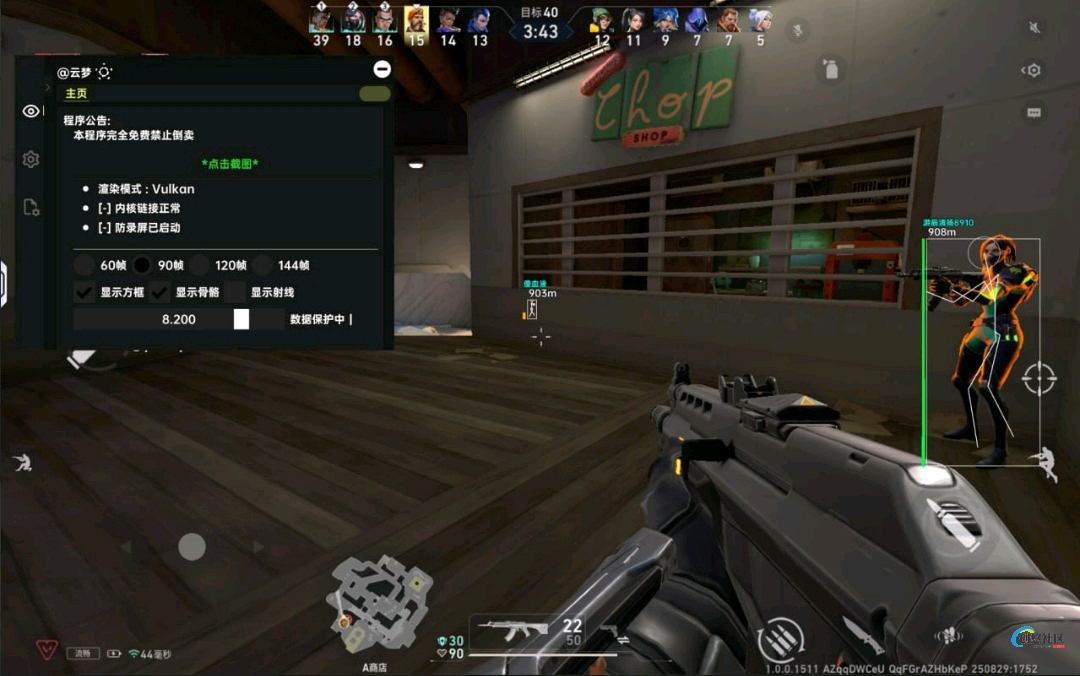This screenshot has width=1080, height=676.
Task: Toggle the 显示骨骼 checkbox
Action: 160,293
